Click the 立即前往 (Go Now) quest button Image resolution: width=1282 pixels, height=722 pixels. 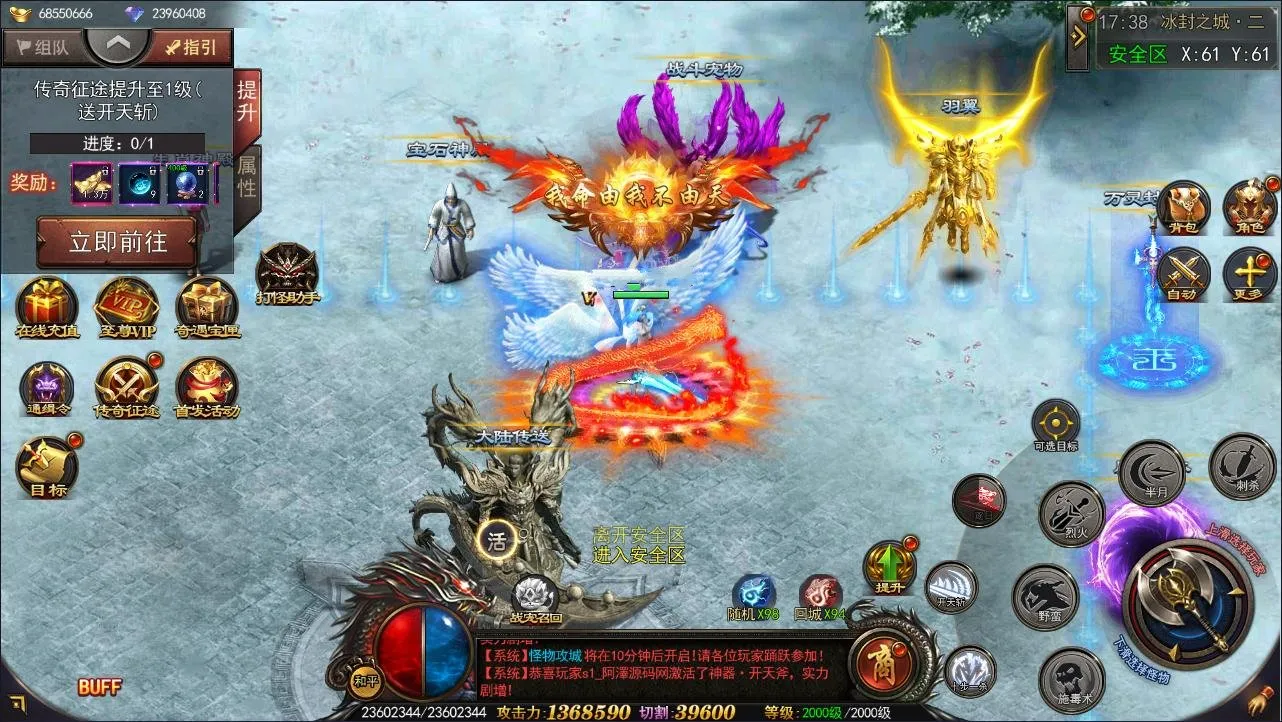(x=117, y=242)
